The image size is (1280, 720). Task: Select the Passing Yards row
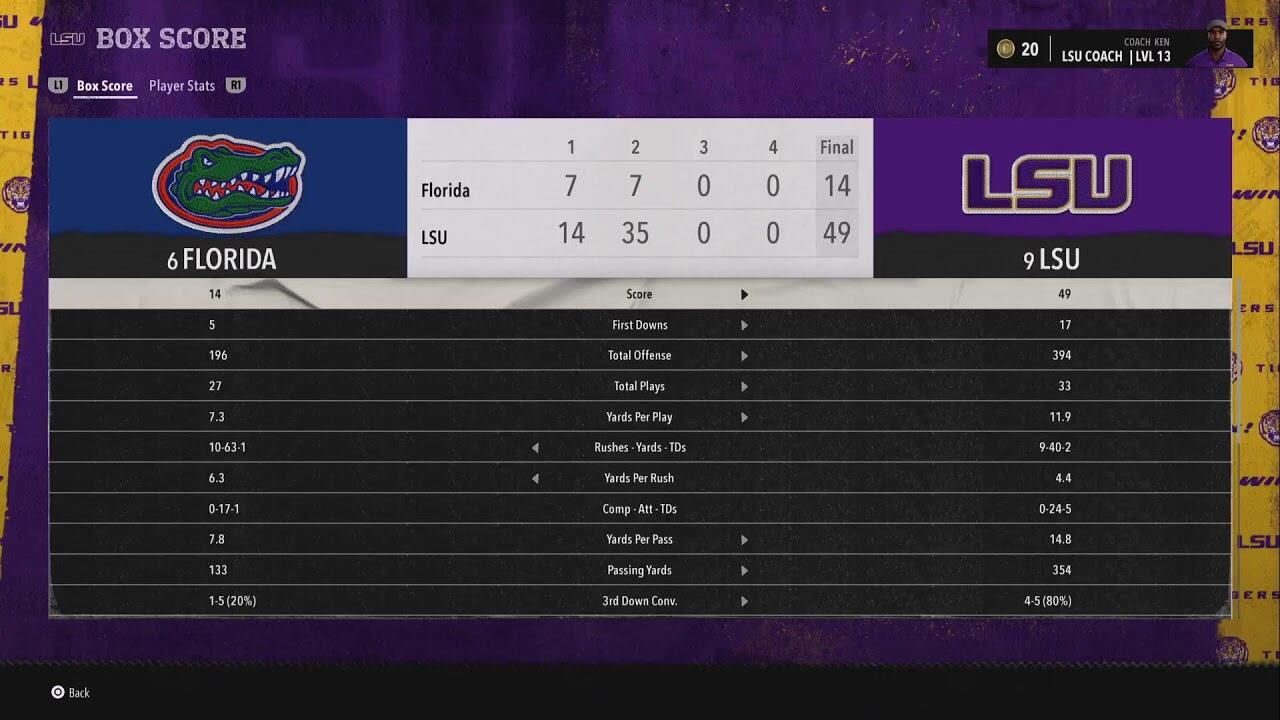click(x=639, y=570)
